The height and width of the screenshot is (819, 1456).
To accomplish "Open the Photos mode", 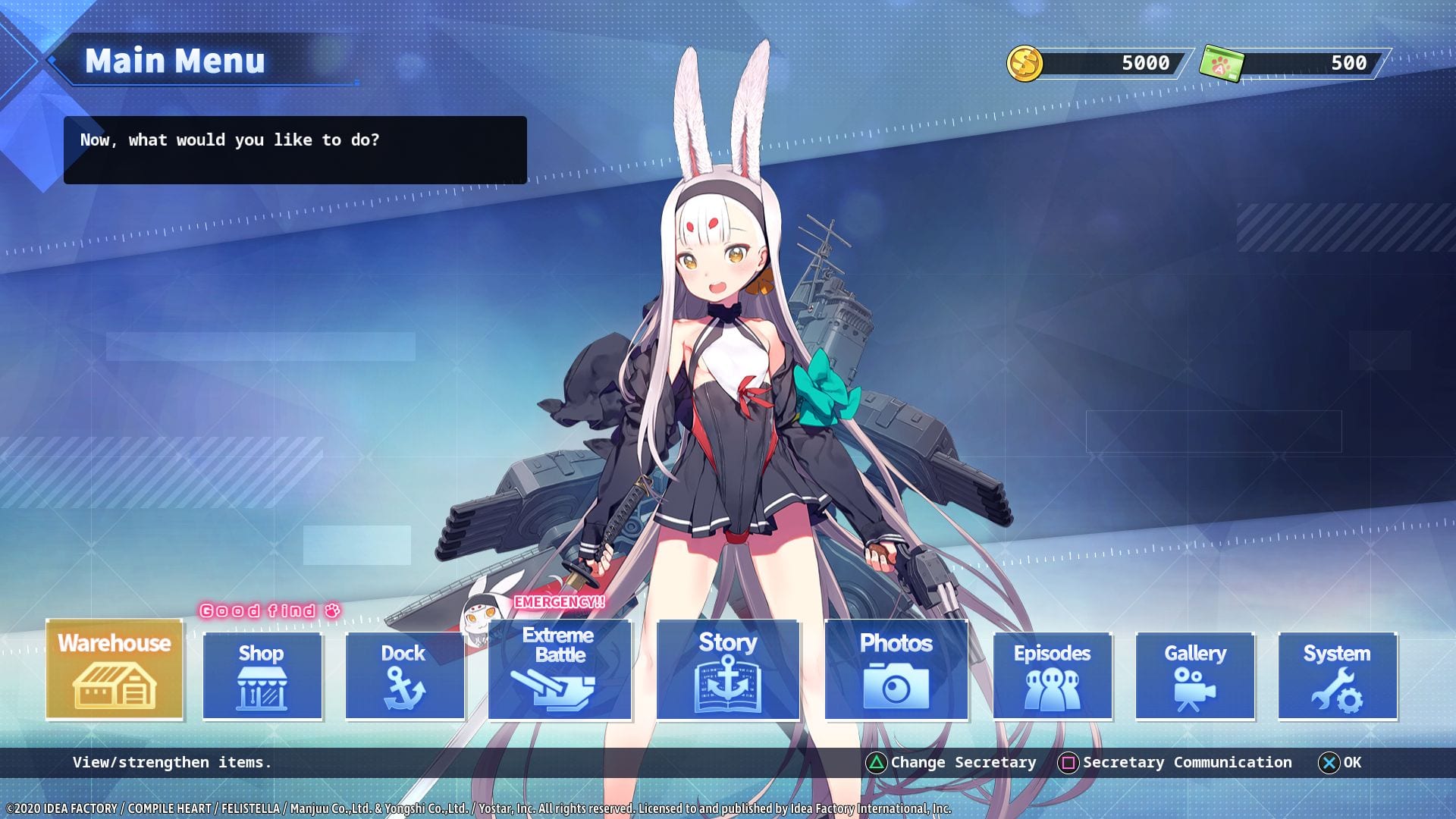I will pos(896,670).
